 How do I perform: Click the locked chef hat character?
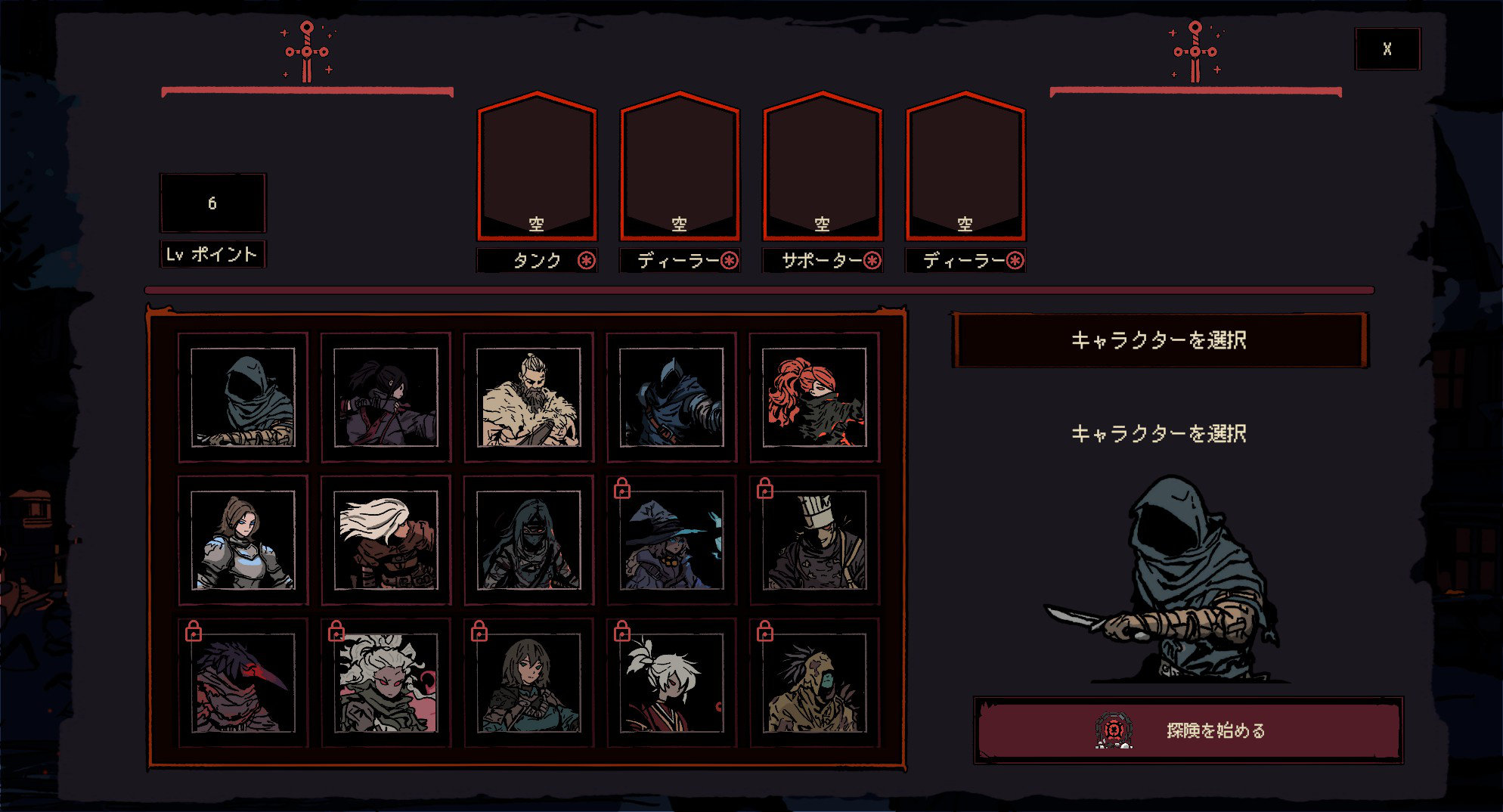tap(814, 540)
